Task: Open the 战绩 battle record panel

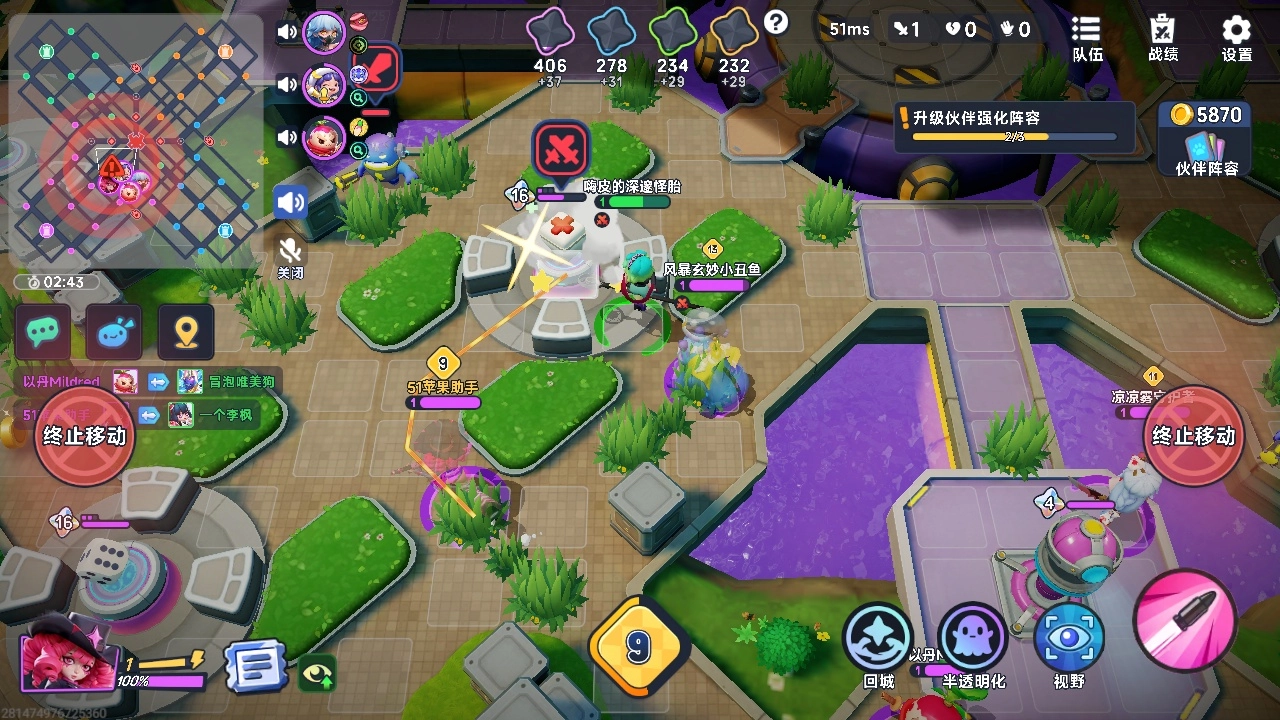Action: point(1162,38)
